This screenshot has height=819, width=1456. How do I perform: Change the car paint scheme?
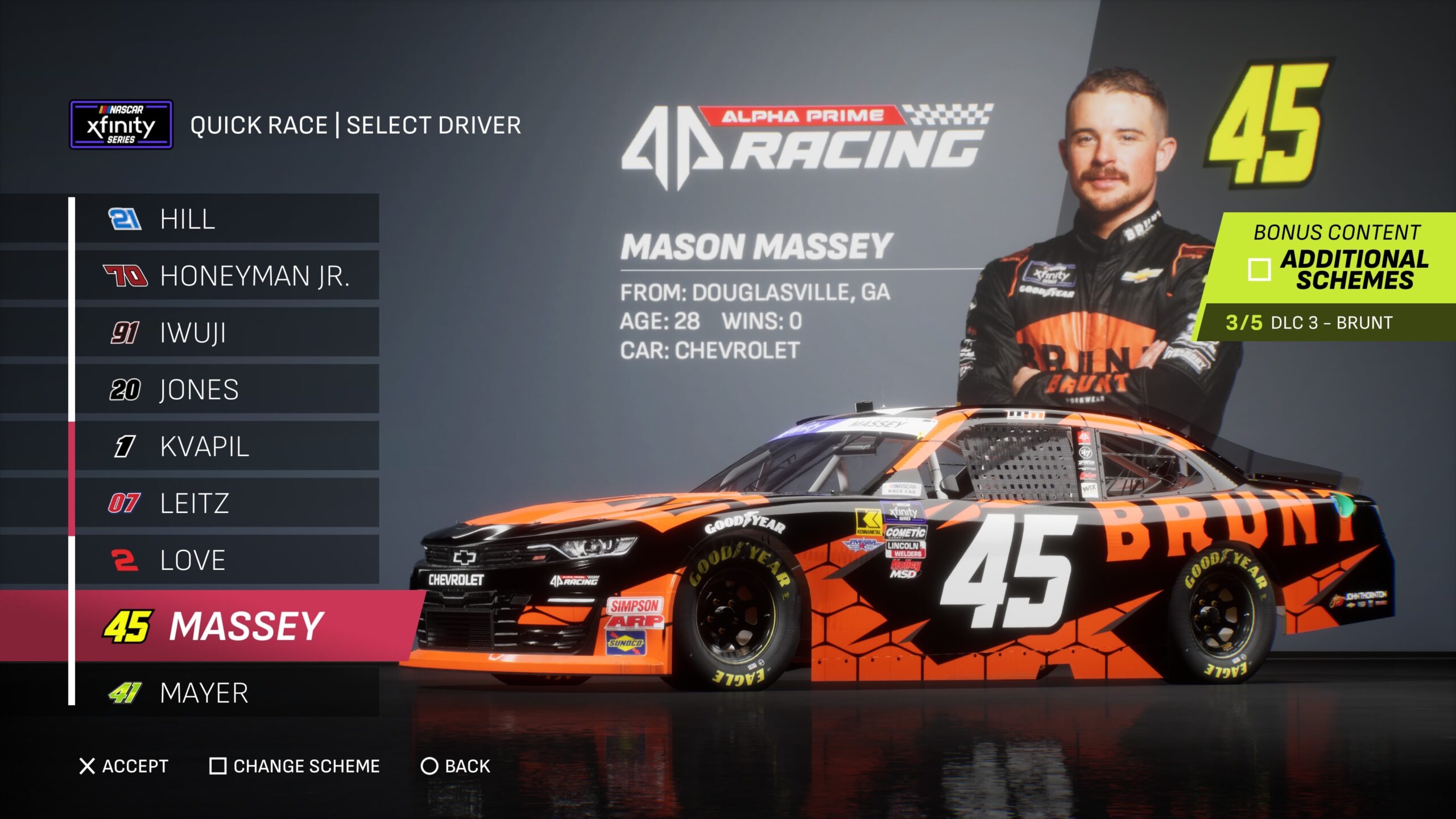[x=295, y=766]
